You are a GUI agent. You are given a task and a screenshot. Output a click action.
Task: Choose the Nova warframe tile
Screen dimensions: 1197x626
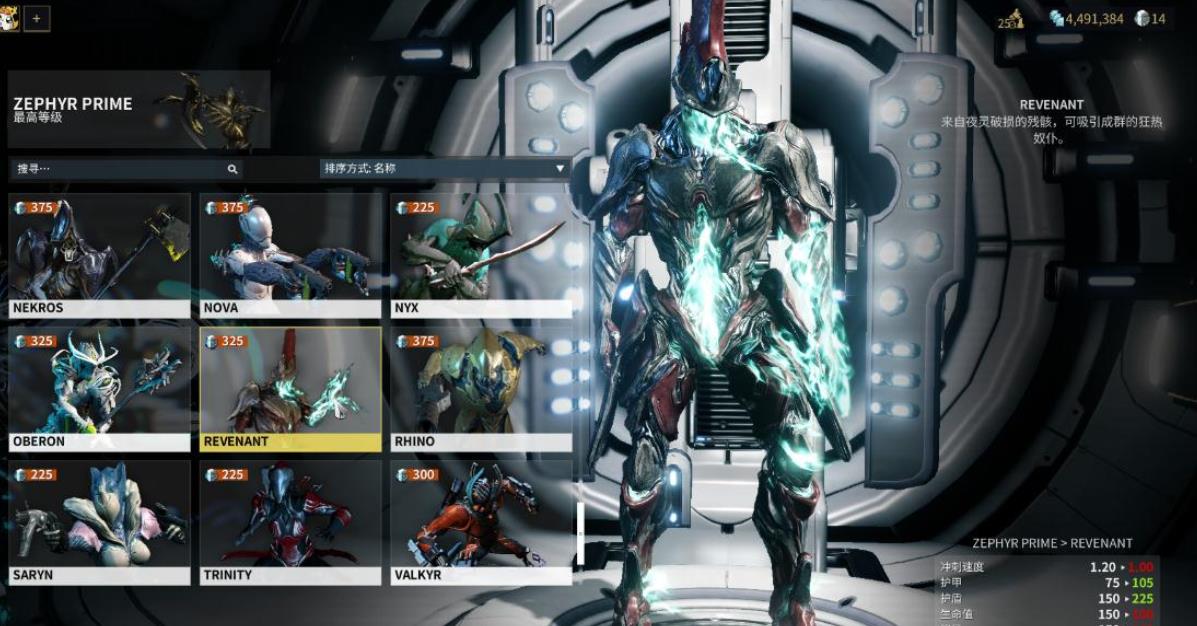(x=290, y=255)
